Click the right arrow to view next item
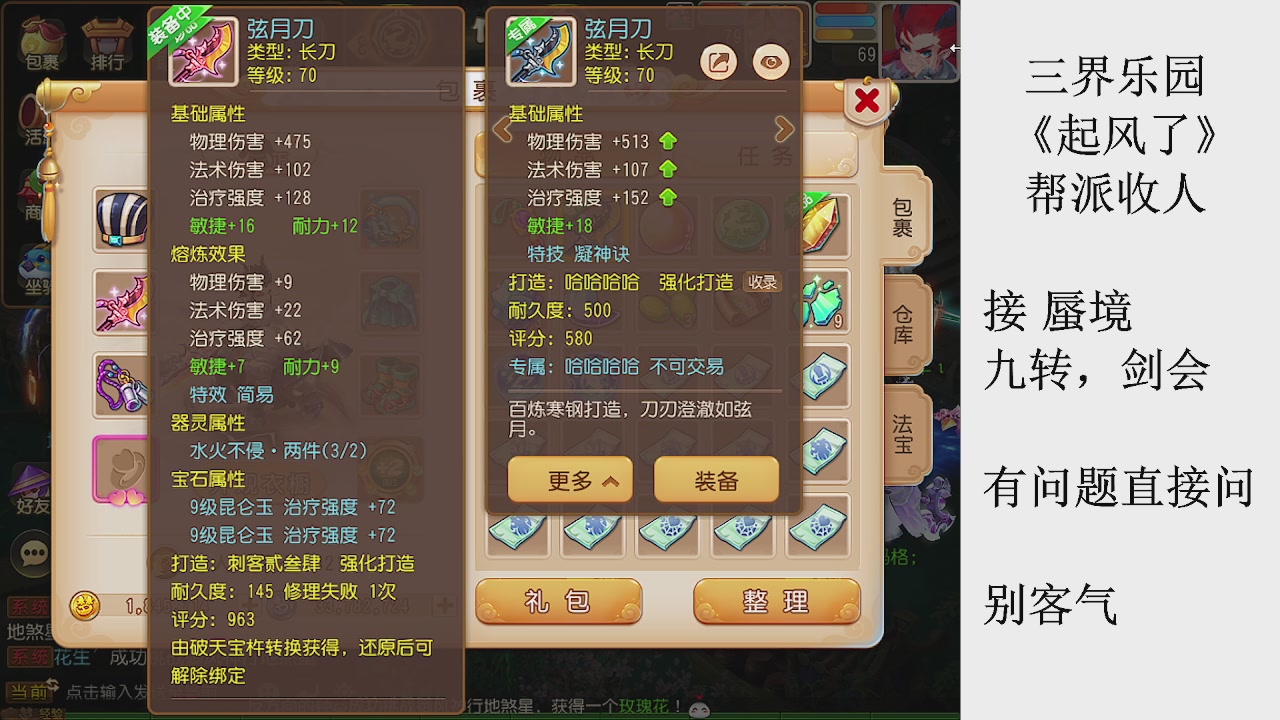The height and width of the screenshot is (720, 1280). (x=784, y=129)
